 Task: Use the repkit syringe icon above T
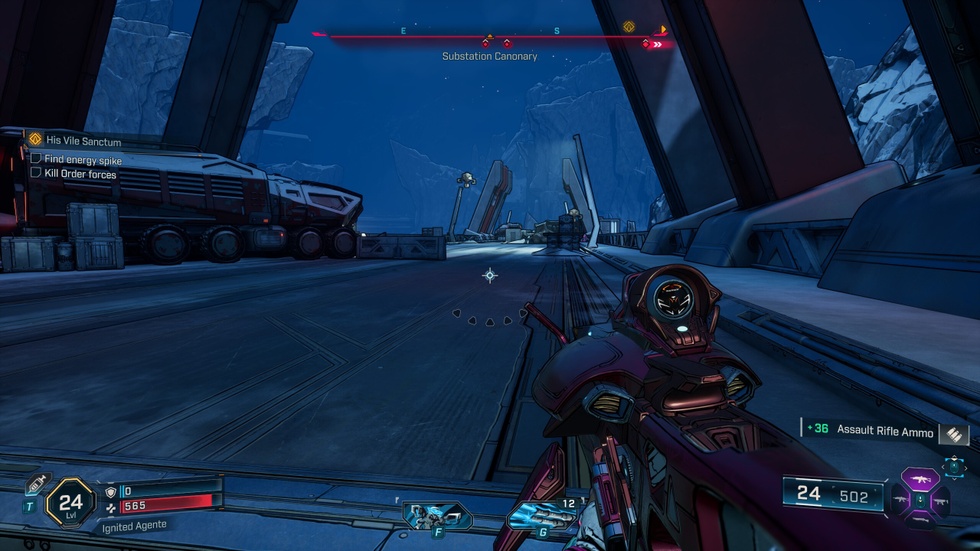tap(35, 485)
